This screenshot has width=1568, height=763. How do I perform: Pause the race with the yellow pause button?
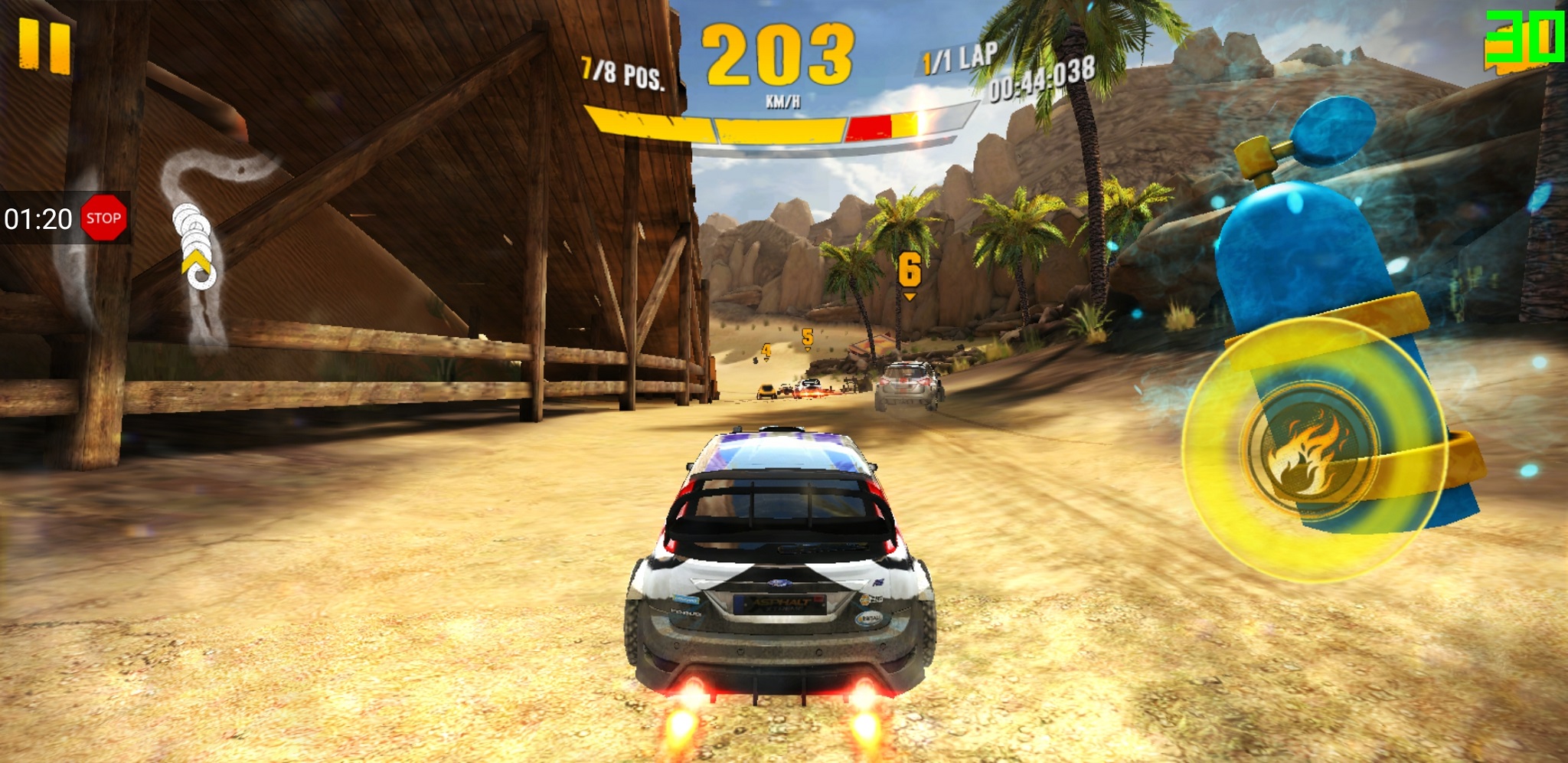(x=44, y=46)
